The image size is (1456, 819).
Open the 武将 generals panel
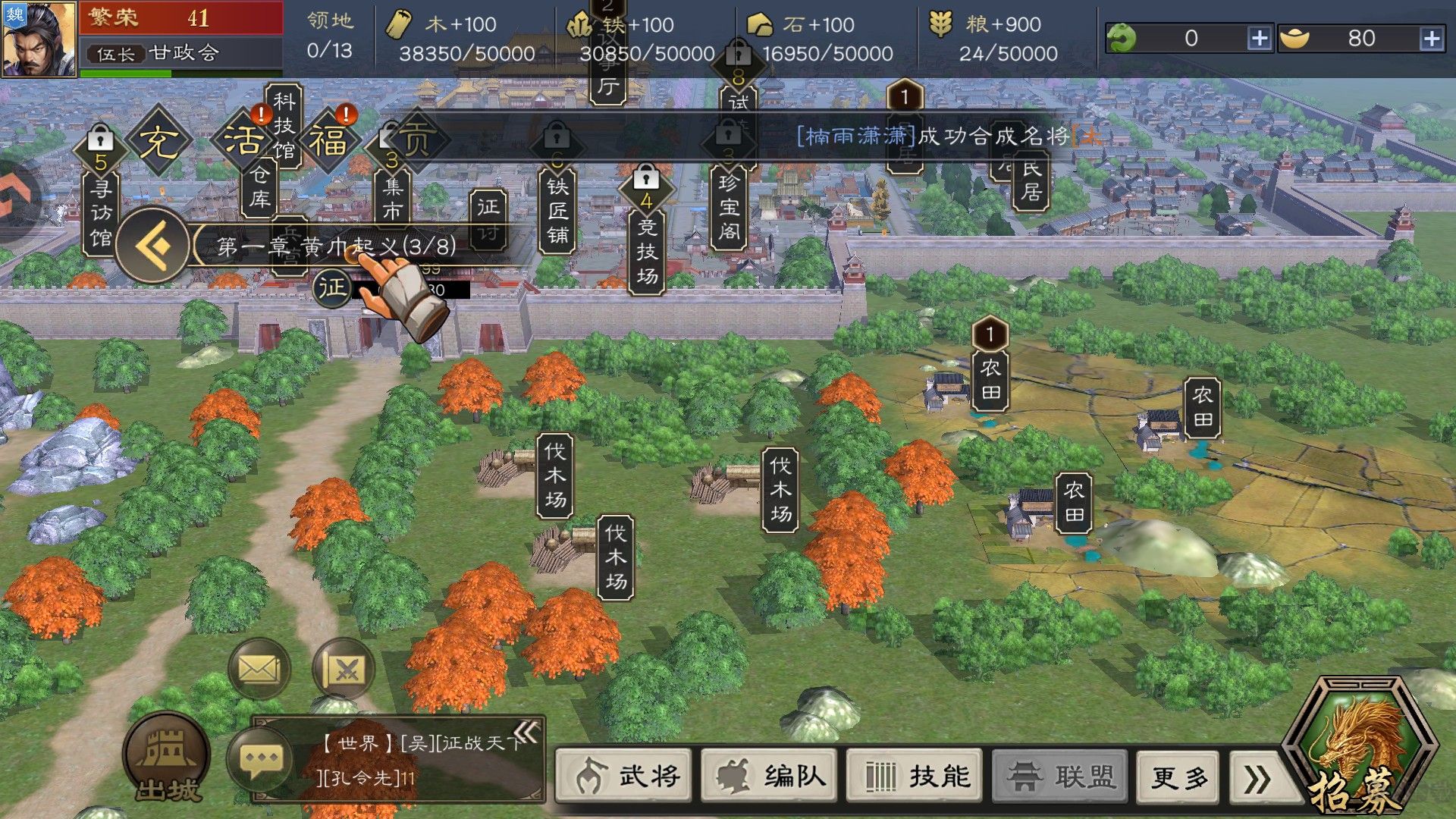623,776
